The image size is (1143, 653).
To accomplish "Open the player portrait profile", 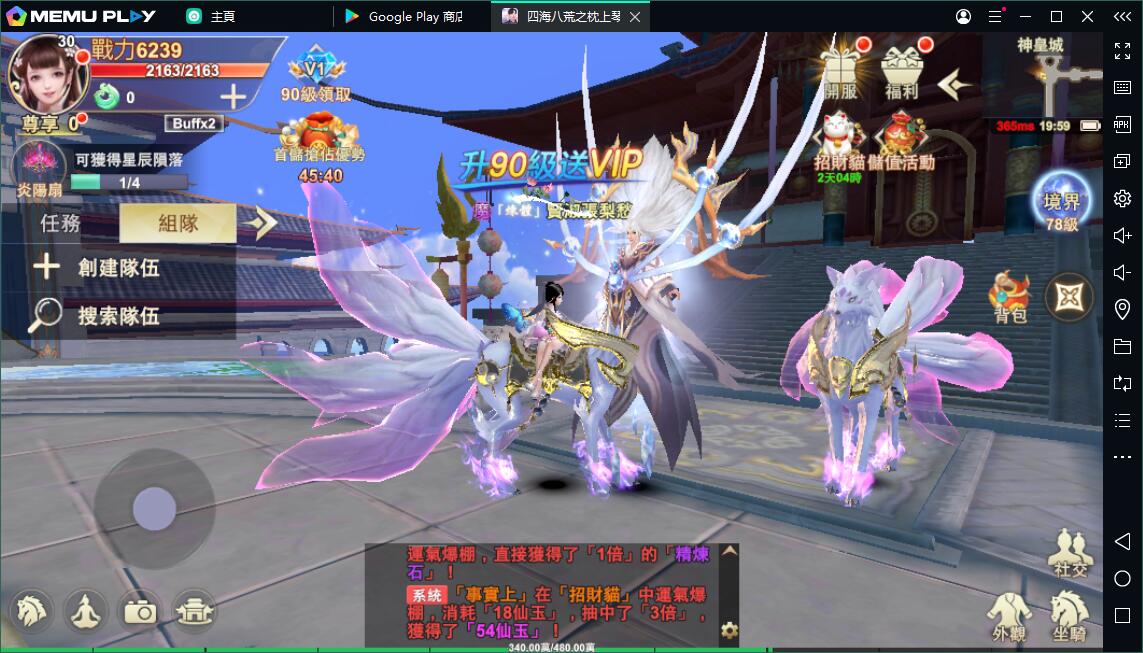I will [43, 73].
